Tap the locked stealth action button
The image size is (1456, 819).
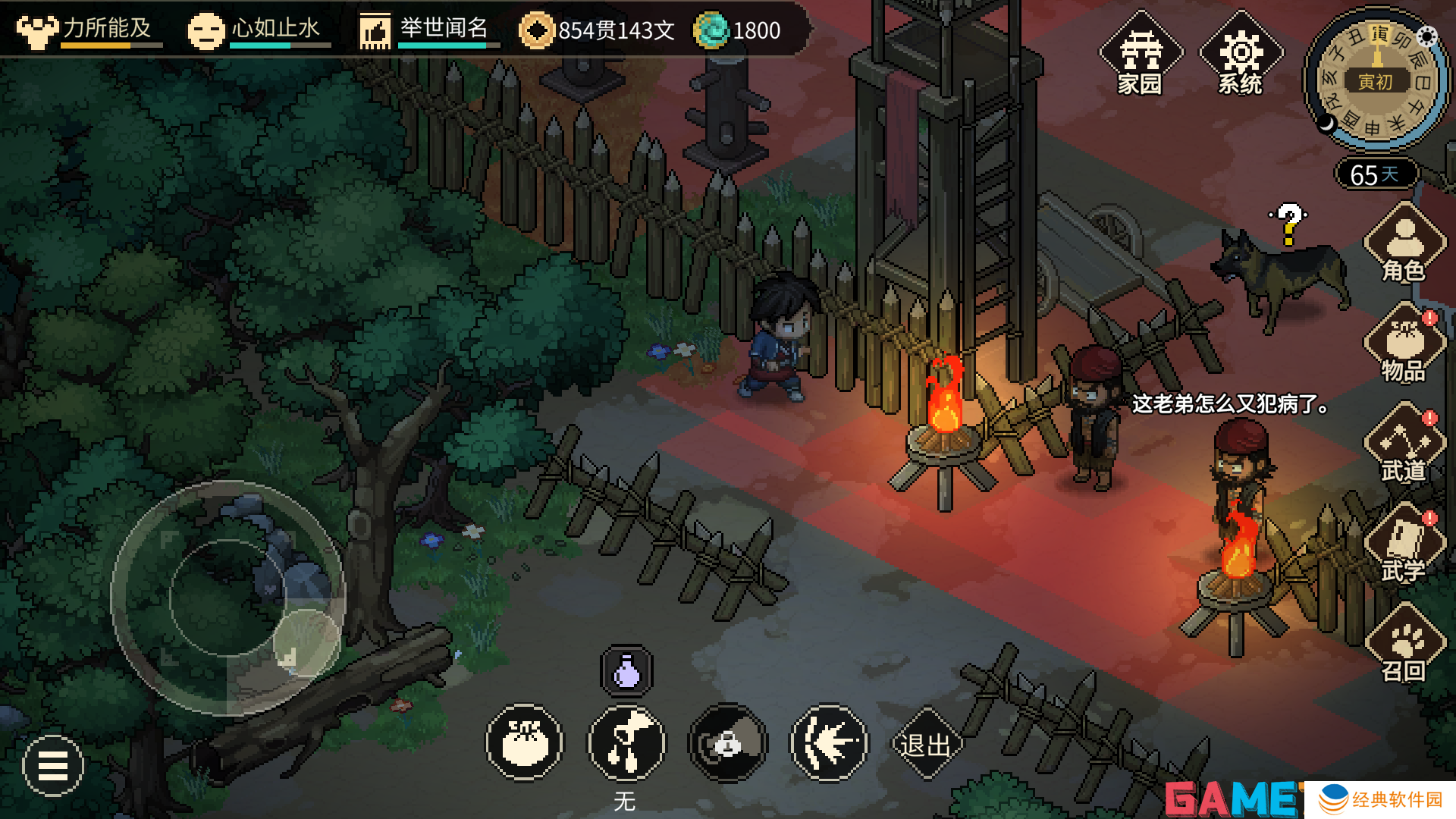[728, 743]
